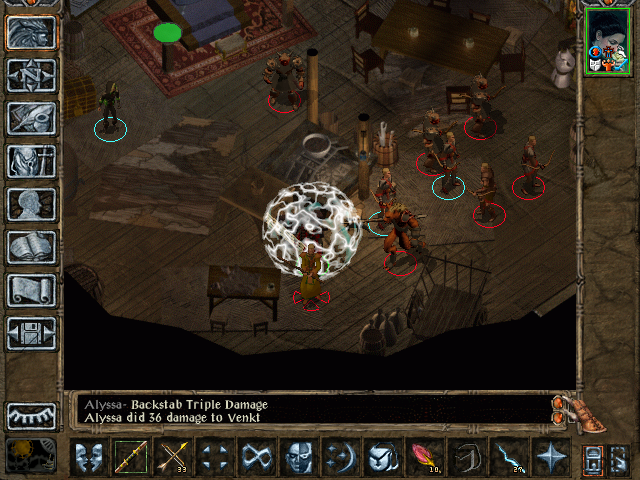Use the lightning bolt quick item slot
Viewport: 640px width, 480px height.
(509, 458)
